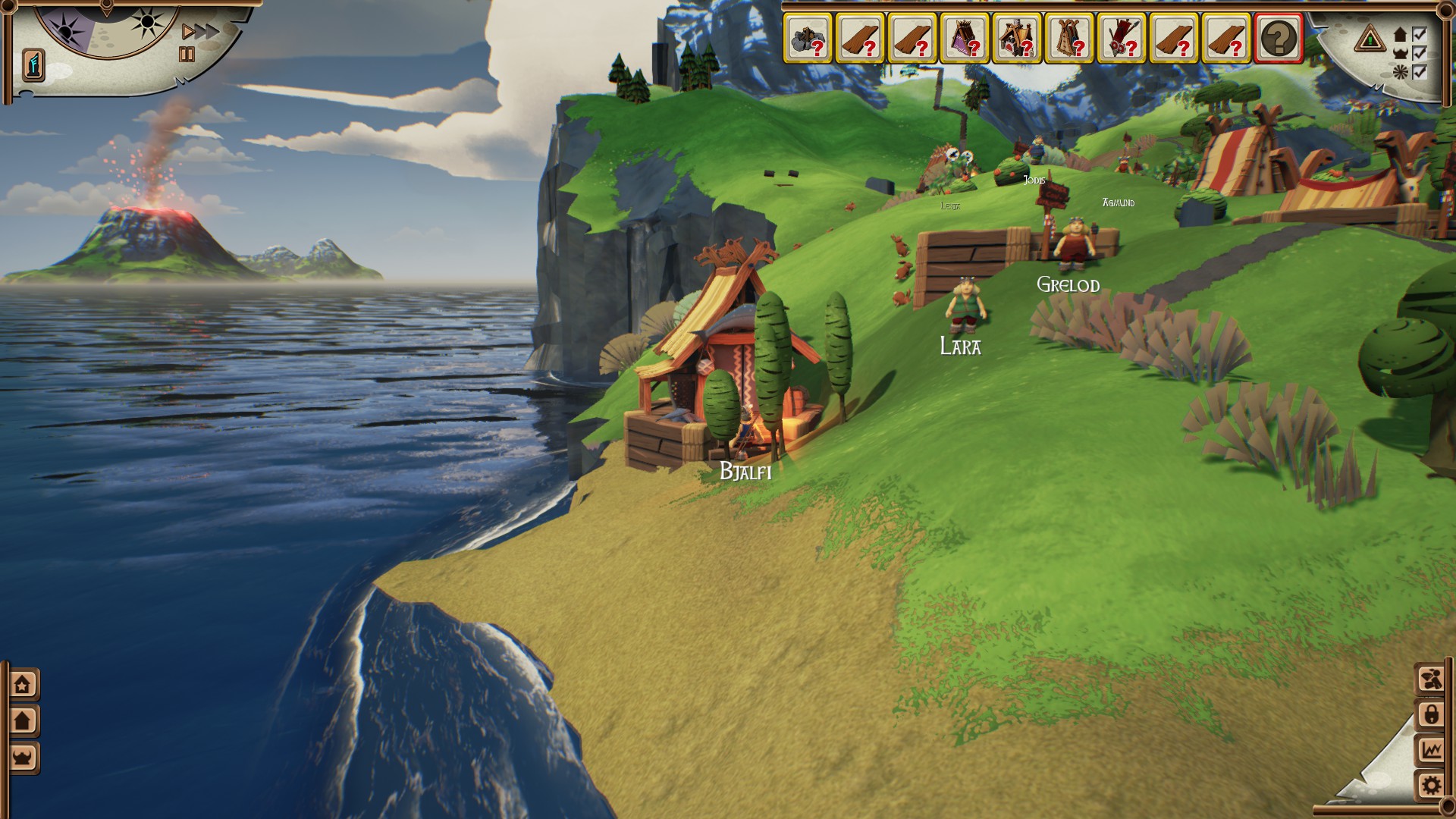This screenshot has height=819, width=1456.
Task: Open the tan hide tent notification
Action: (x=1069, y=38)
